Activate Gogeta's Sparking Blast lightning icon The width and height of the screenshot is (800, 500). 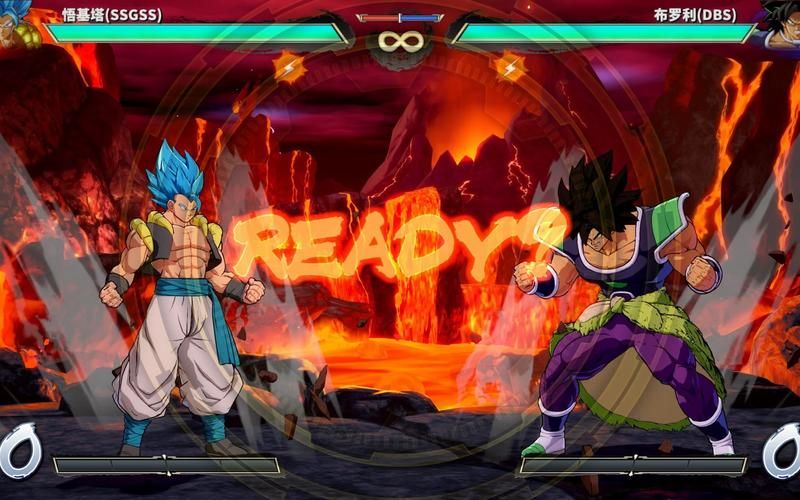point(289,67)
